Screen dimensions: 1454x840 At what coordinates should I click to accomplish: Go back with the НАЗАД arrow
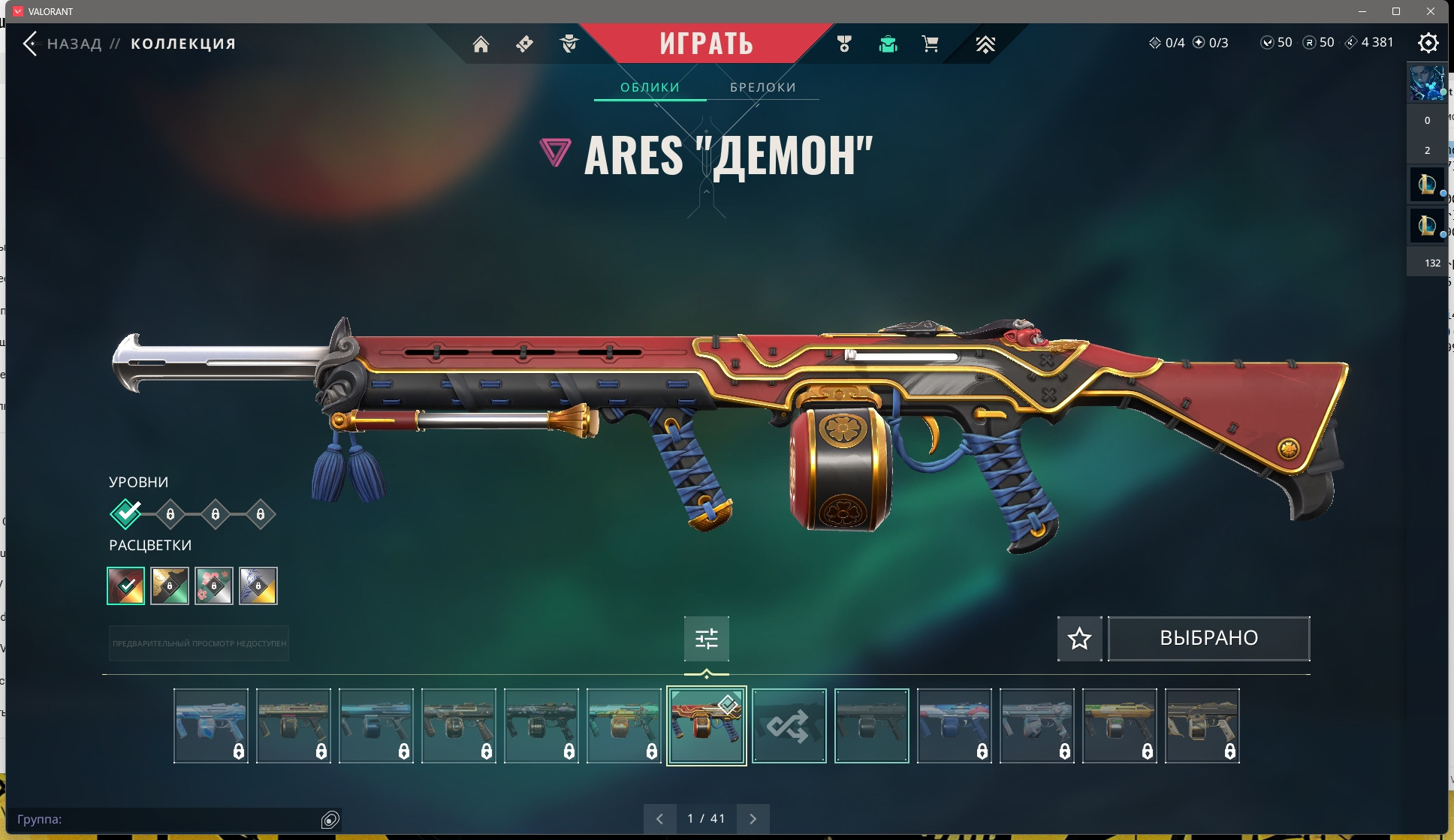[31, 44]
